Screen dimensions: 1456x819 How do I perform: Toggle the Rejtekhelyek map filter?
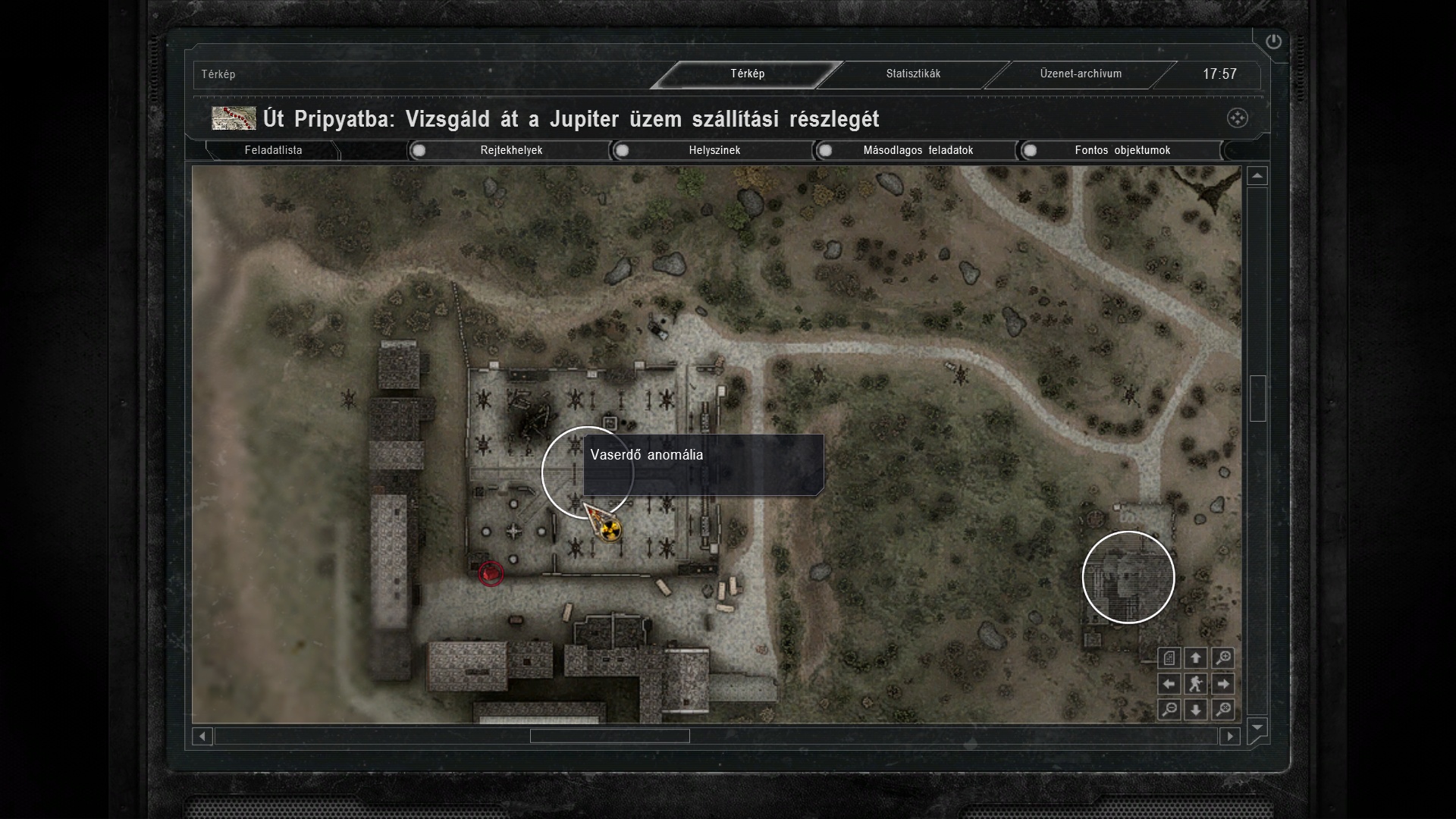click(419, 150)
